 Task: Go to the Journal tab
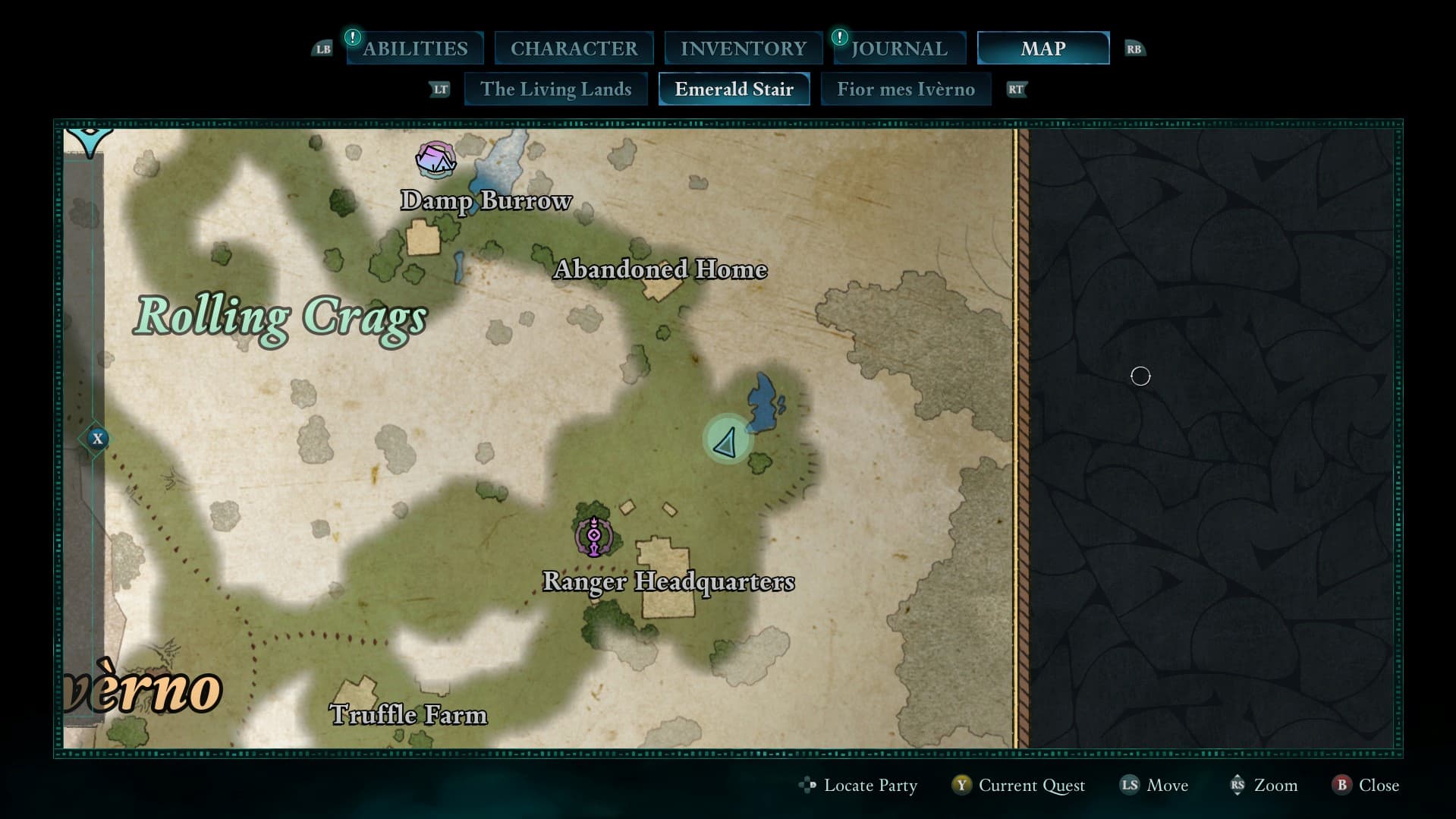click(x=899, y=49)
